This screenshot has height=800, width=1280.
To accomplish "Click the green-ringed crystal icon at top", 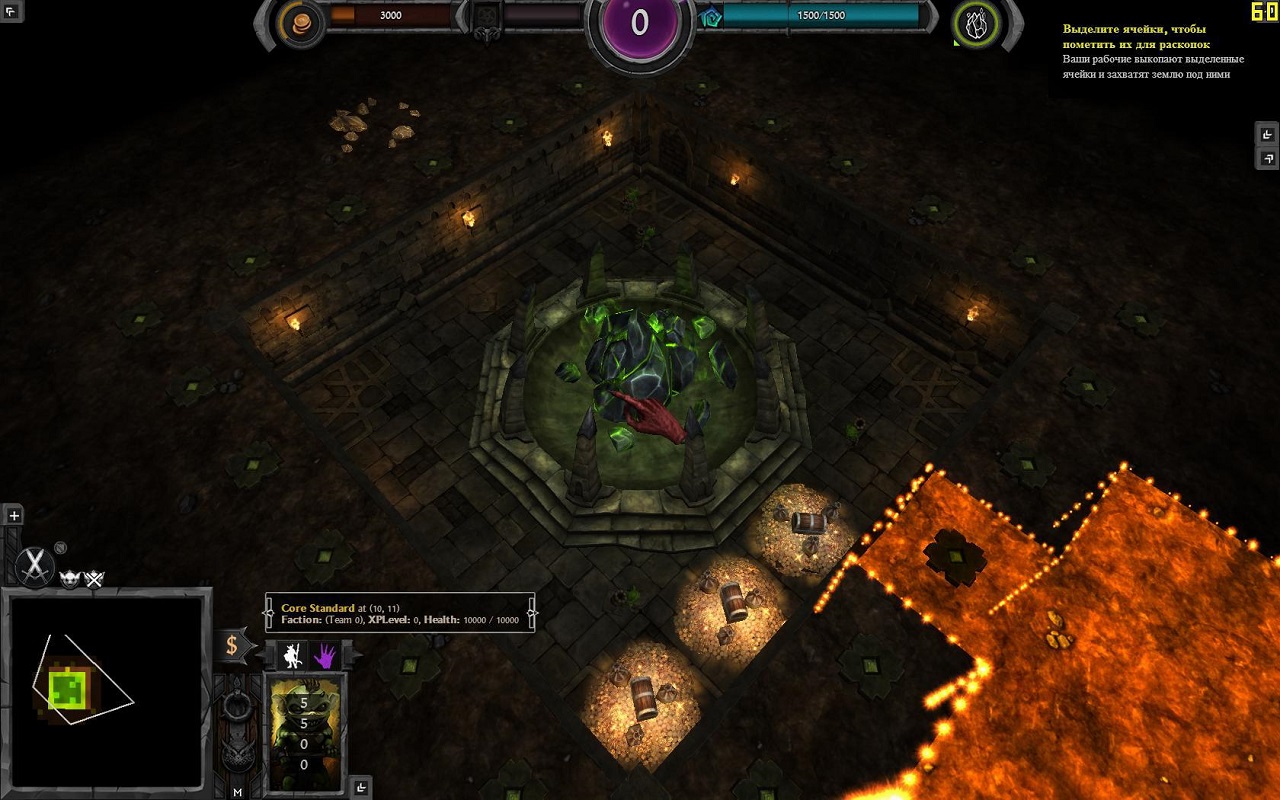I will (x=973, y=23).
